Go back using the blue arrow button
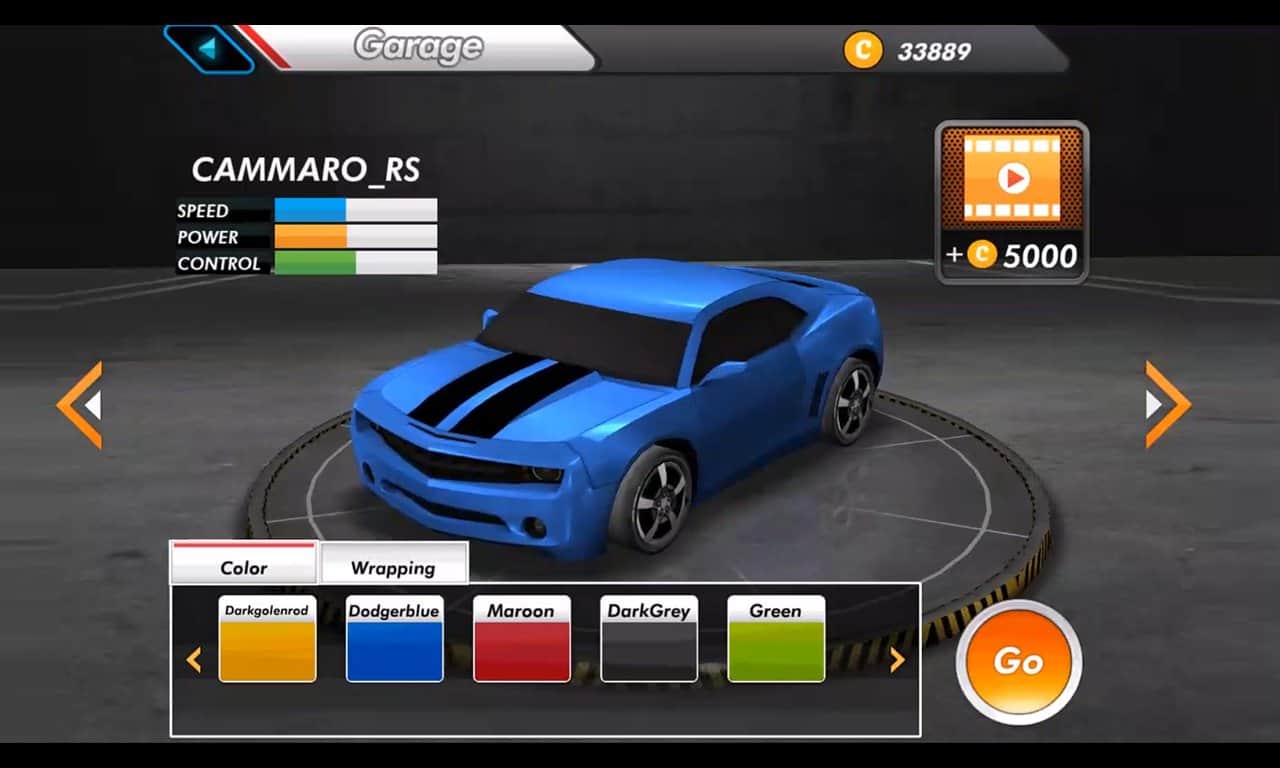 point(208,48)
